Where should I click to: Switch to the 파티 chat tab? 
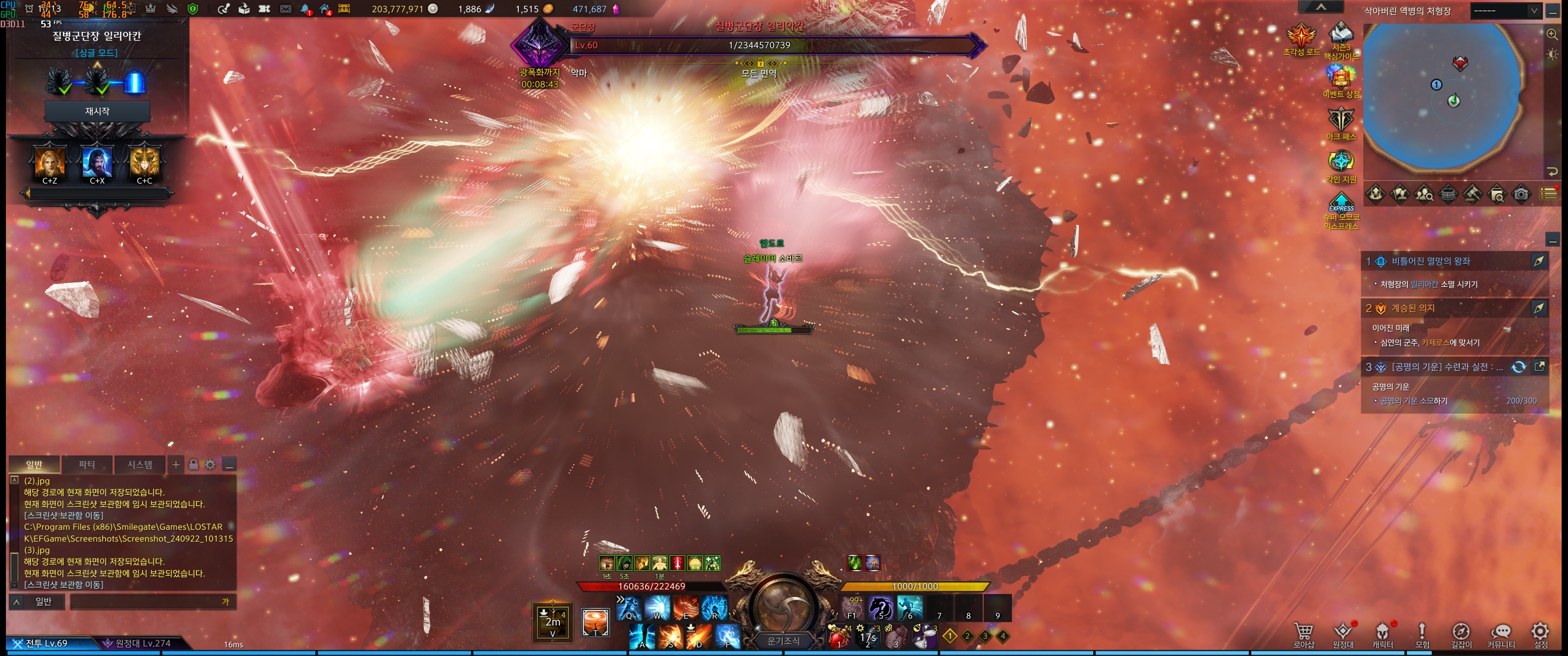tap(87, 465)
